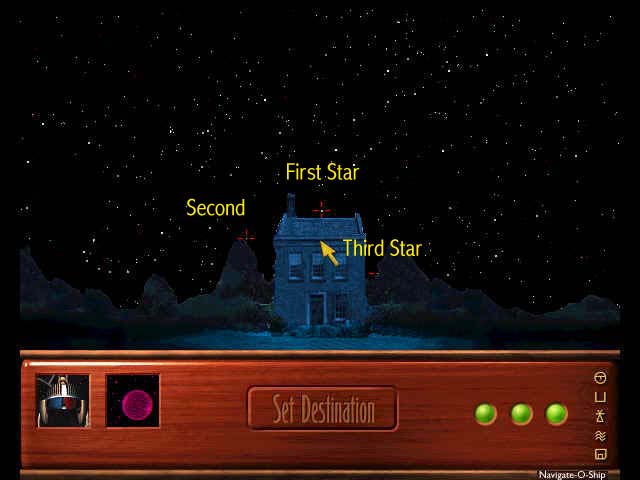Open the round face conversation icon

tap(600, 378)
